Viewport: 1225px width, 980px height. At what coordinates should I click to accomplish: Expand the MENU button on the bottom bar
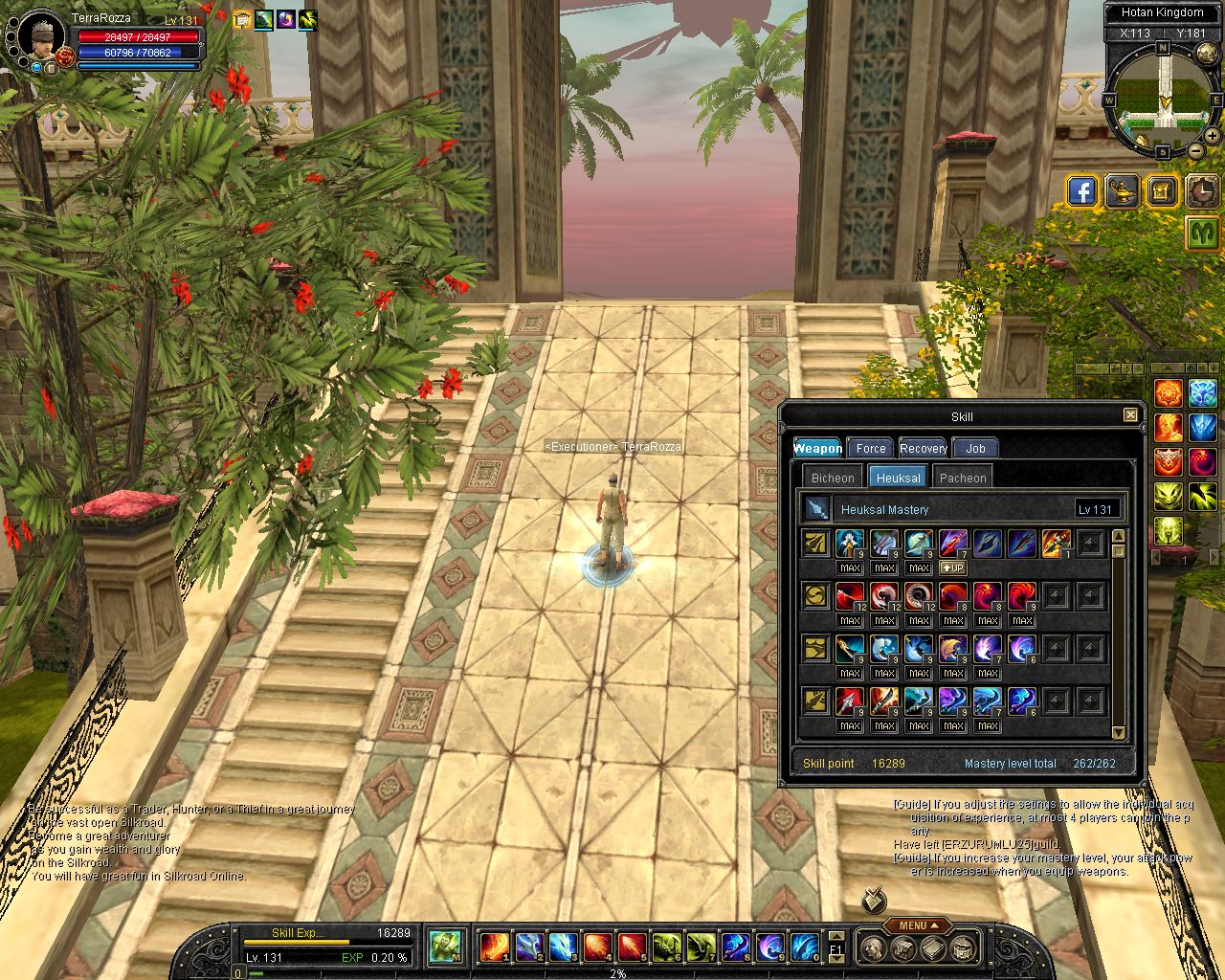pos(917,925)
